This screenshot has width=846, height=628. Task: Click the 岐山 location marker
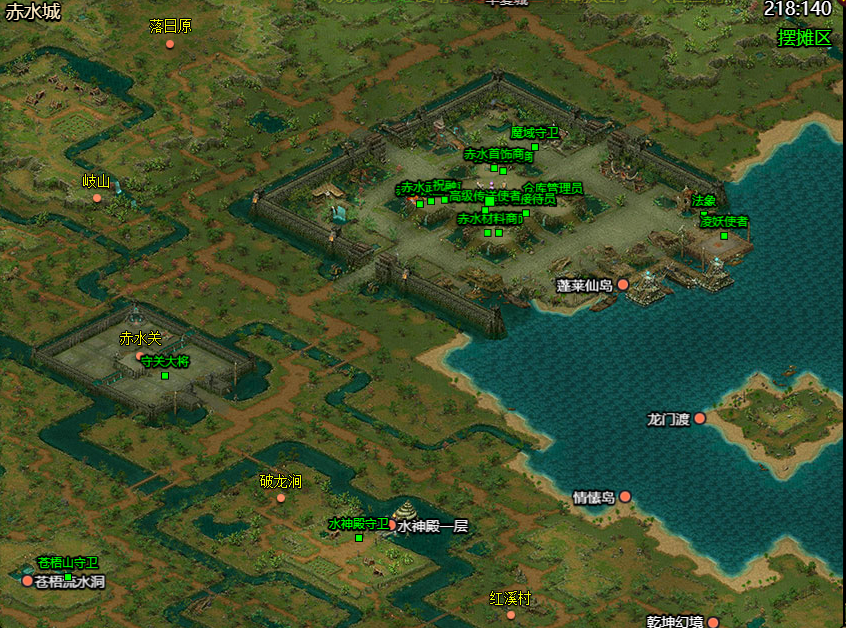click(x=97, y=198)
